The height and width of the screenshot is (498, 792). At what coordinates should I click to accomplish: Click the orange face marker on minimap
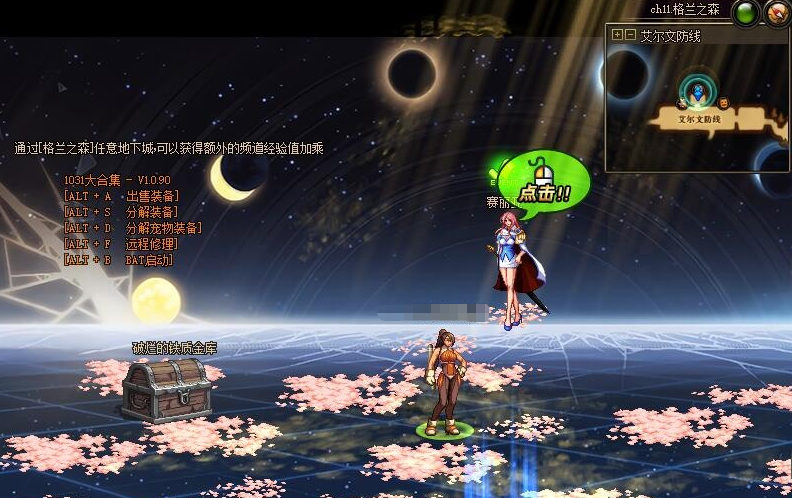click(x=722, y=101)
